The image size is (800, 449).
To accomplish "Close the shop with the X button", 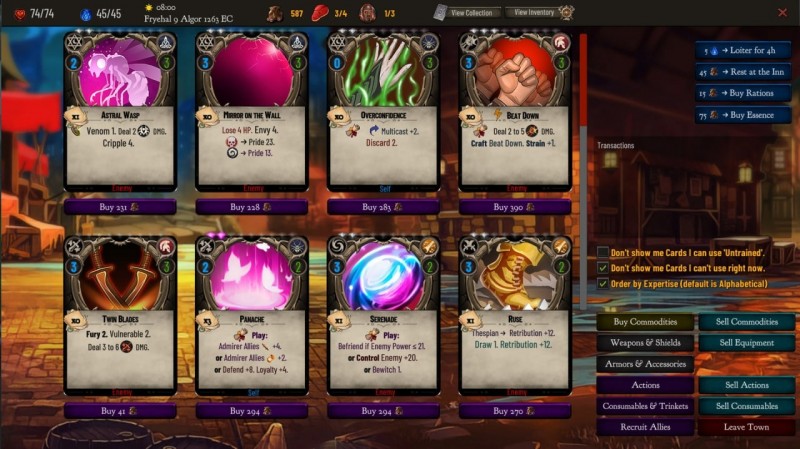I will [782, 13].
